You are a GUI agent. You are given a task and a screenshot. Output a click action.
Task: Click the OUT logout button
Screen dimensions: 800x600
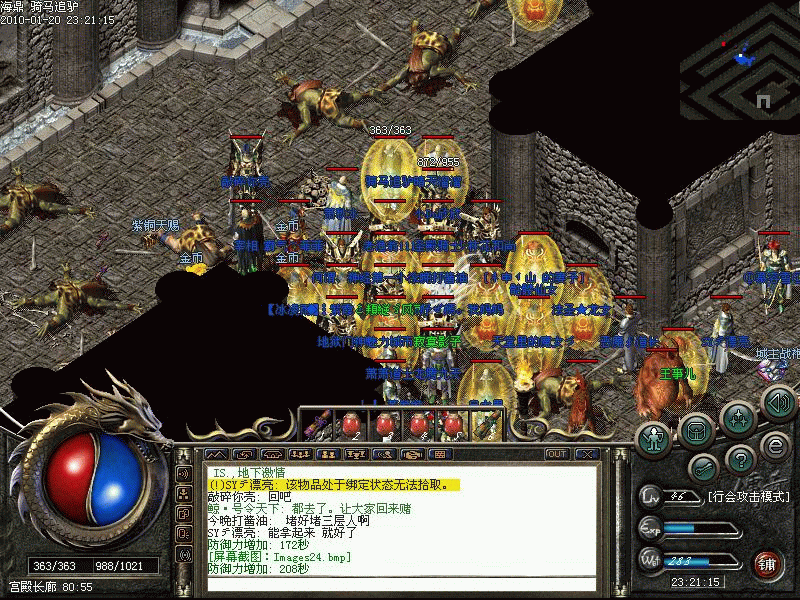click(x=557, y=454)
